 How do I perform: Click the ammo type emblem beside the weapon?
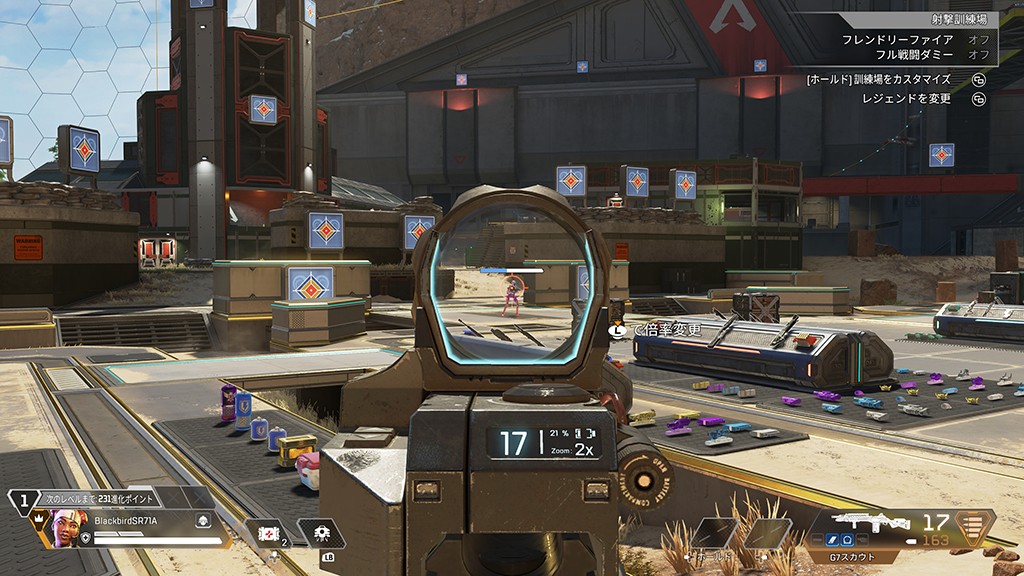(x=974, y=527)
